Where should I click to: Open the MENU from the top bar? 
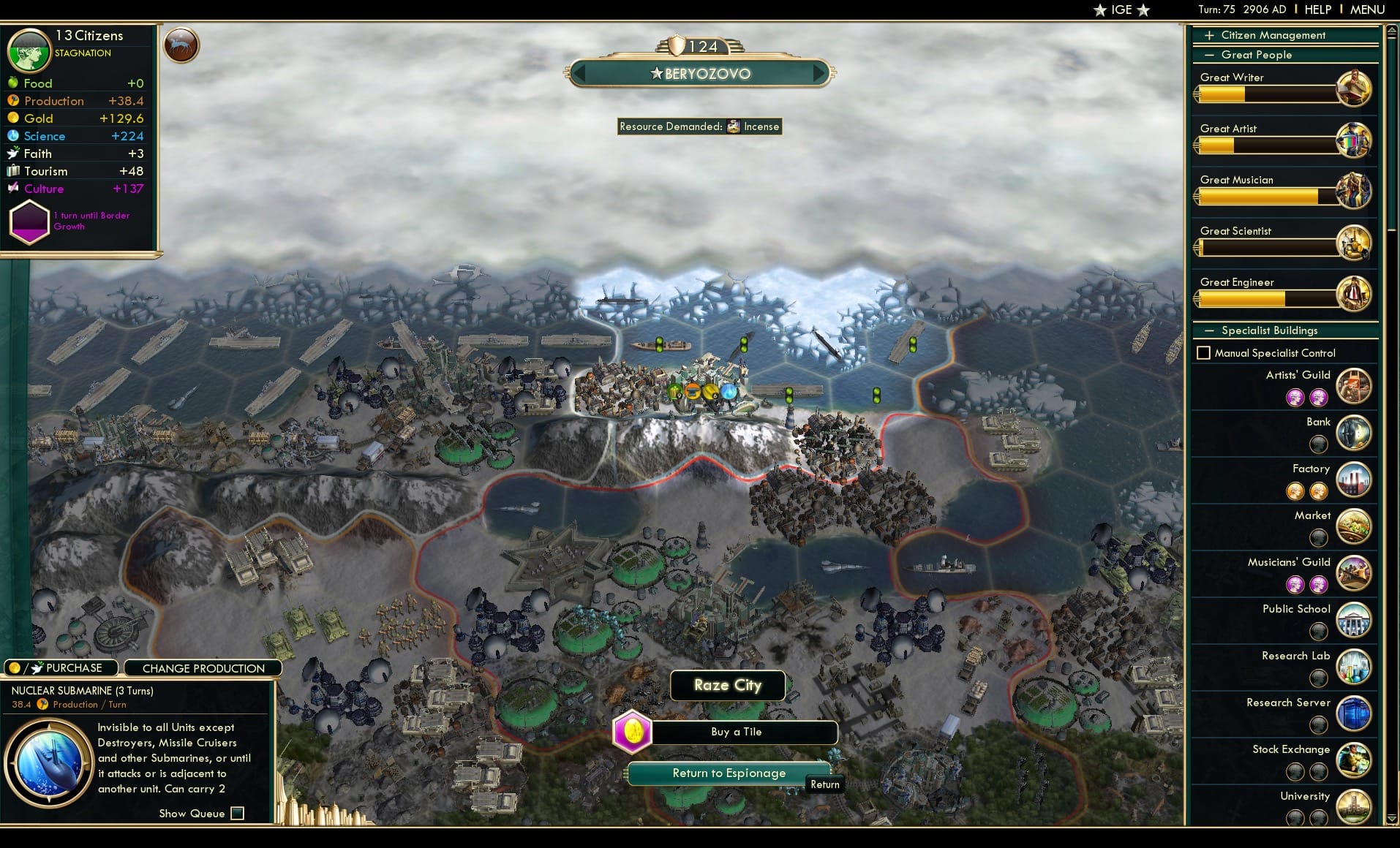click(x=1366, y=10)
